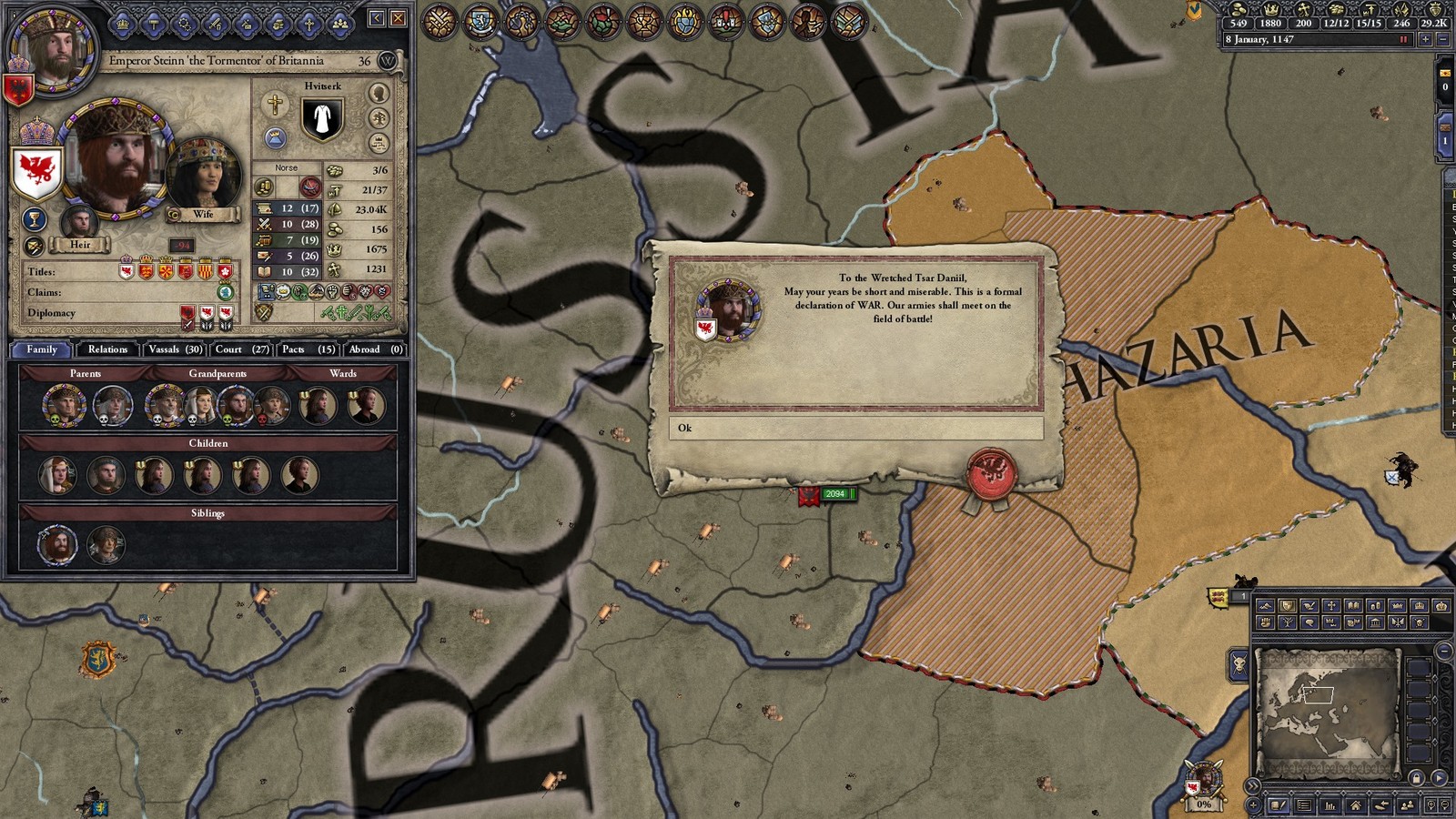Close the character panel

click(399, 18)
